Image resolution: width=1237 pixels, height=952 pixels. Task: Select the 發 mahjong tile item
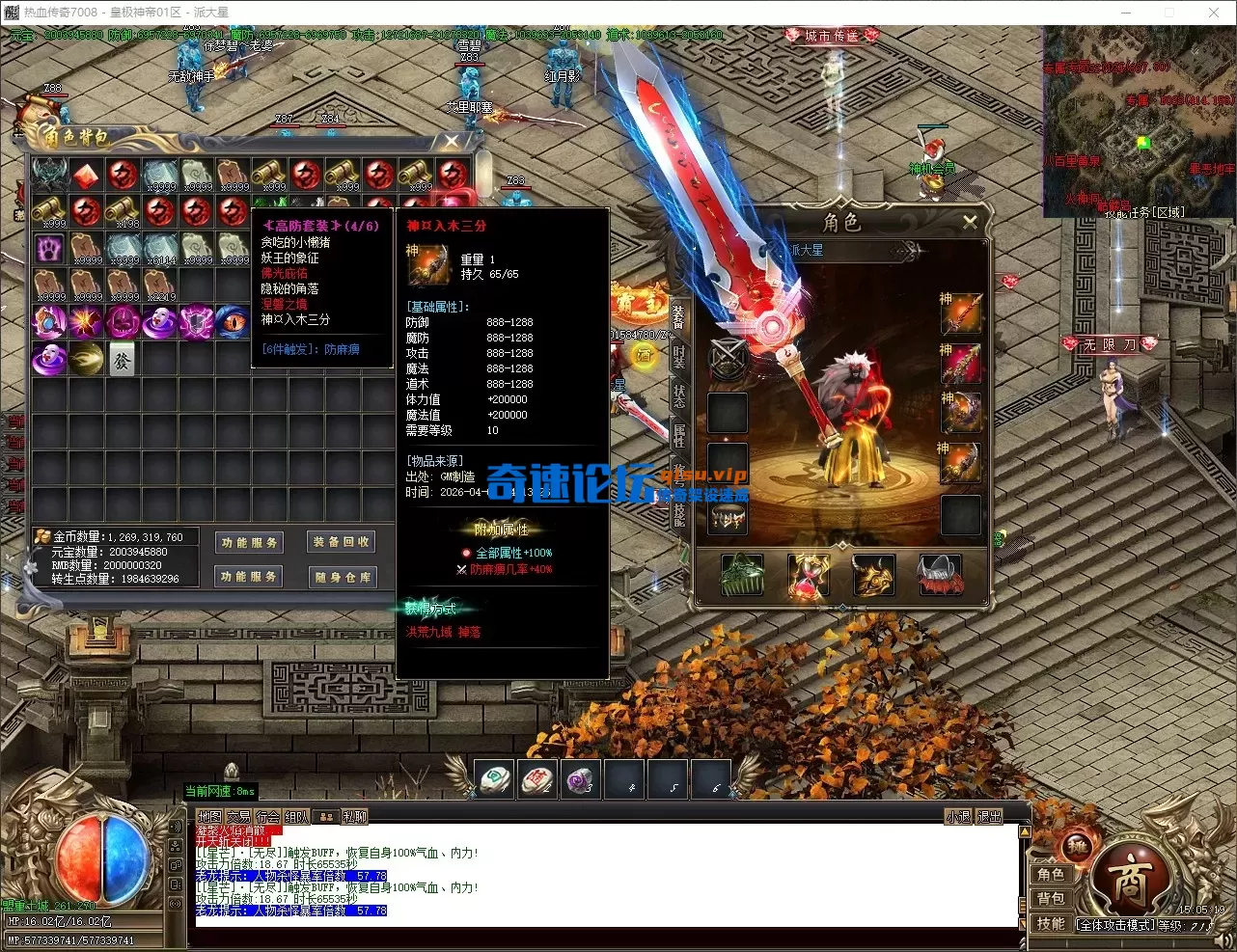(x=123, y=359)
